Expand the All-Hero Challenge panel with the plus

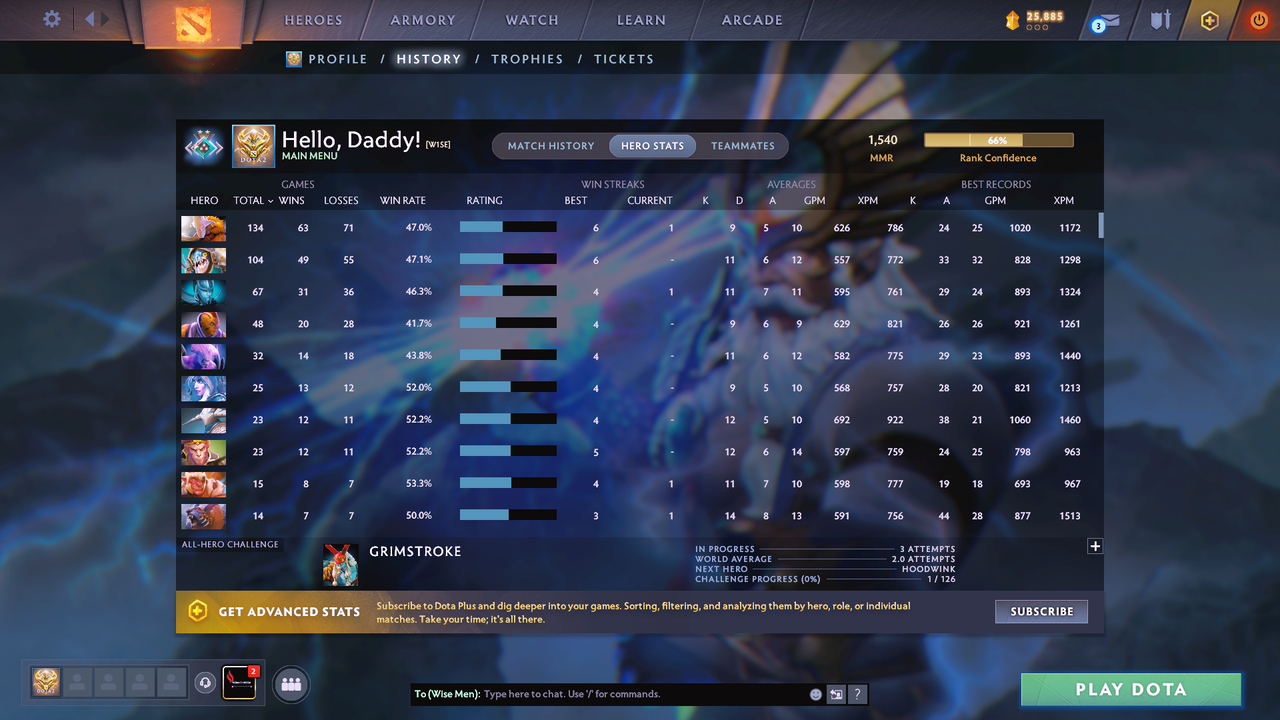pos(1095,546)
